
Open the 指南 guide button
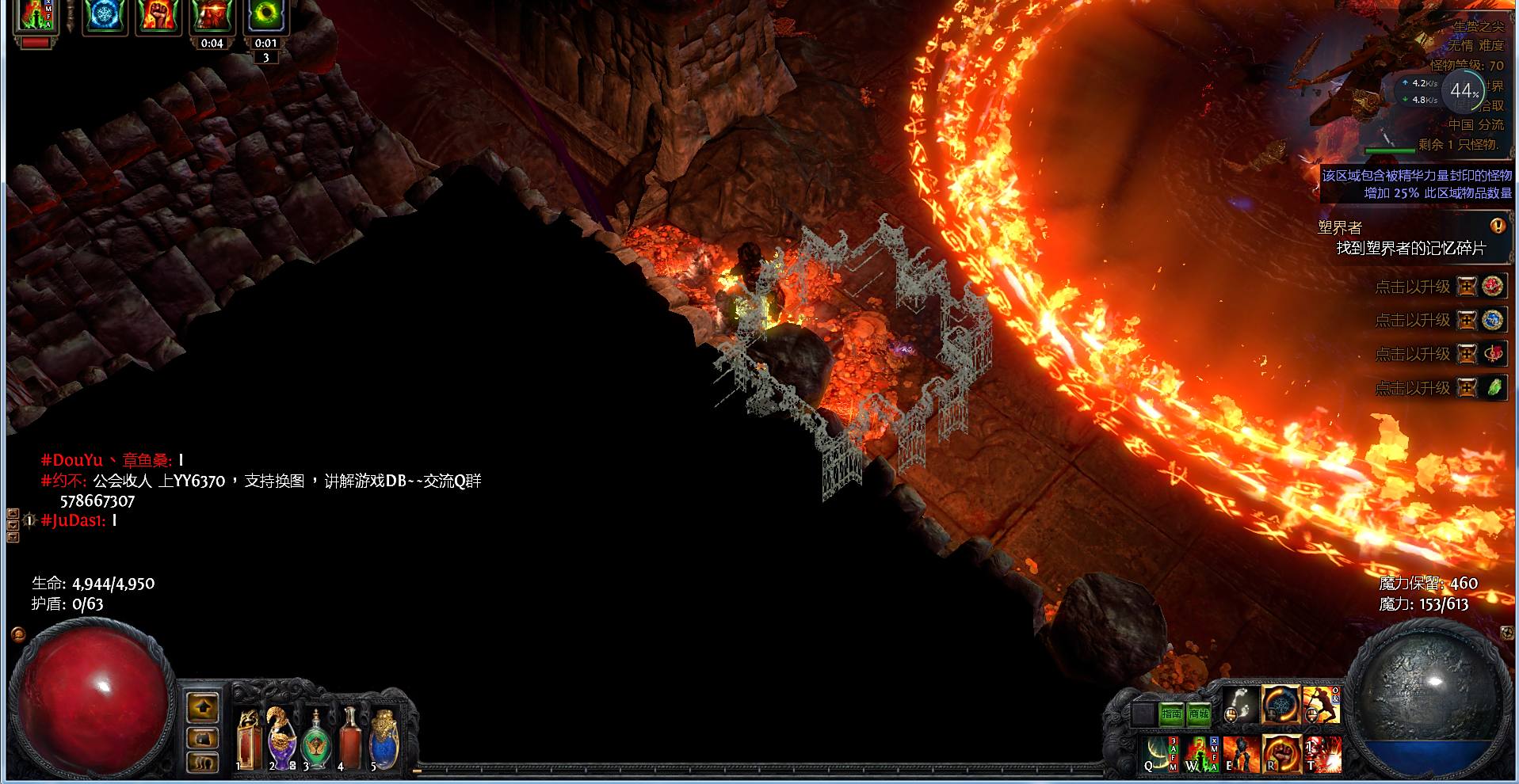[x=1171, y=714]
